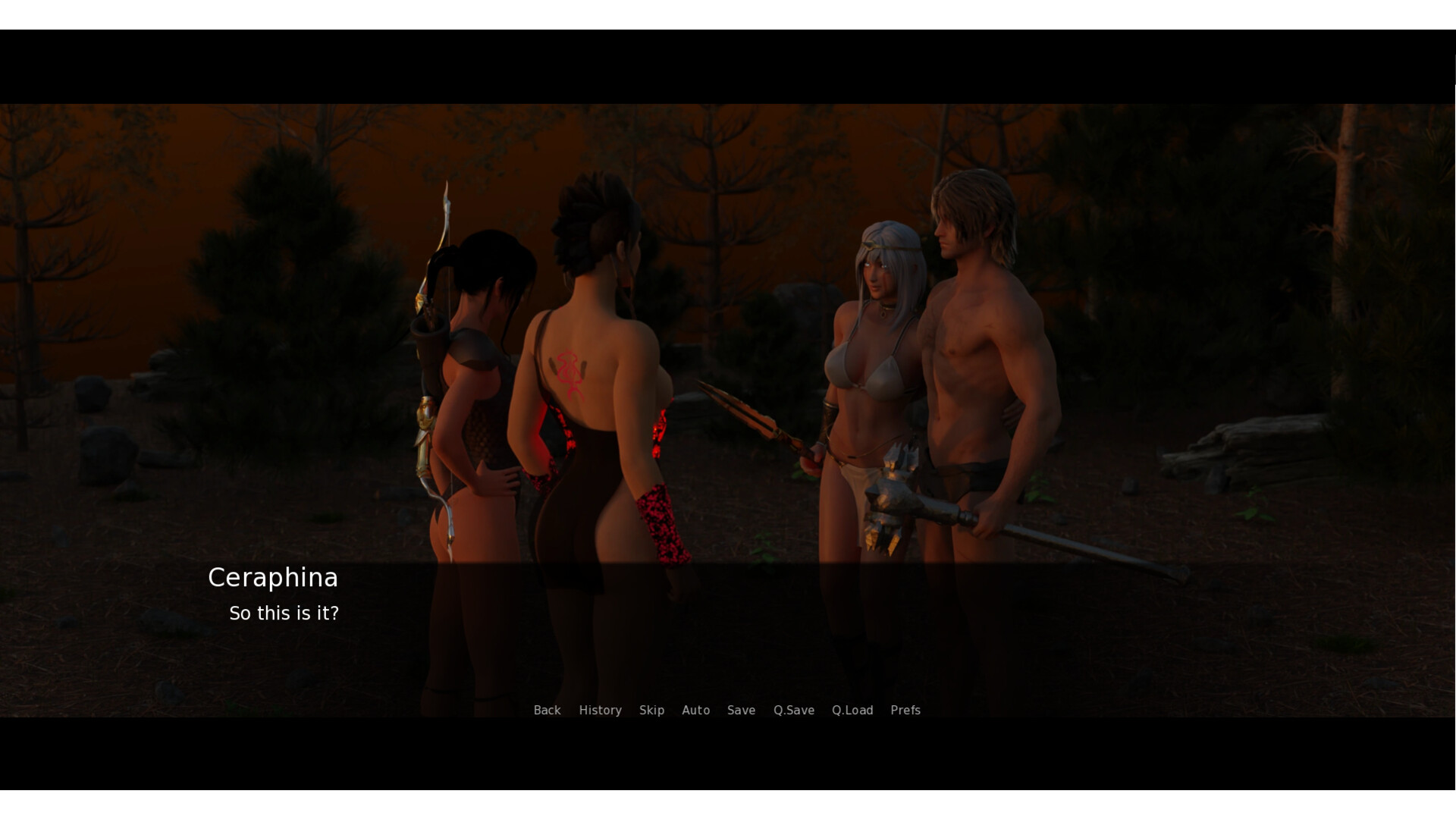The image size is (1456, 819).
Task: Click Back to rewind one line
Action: (x=547, y=711)
